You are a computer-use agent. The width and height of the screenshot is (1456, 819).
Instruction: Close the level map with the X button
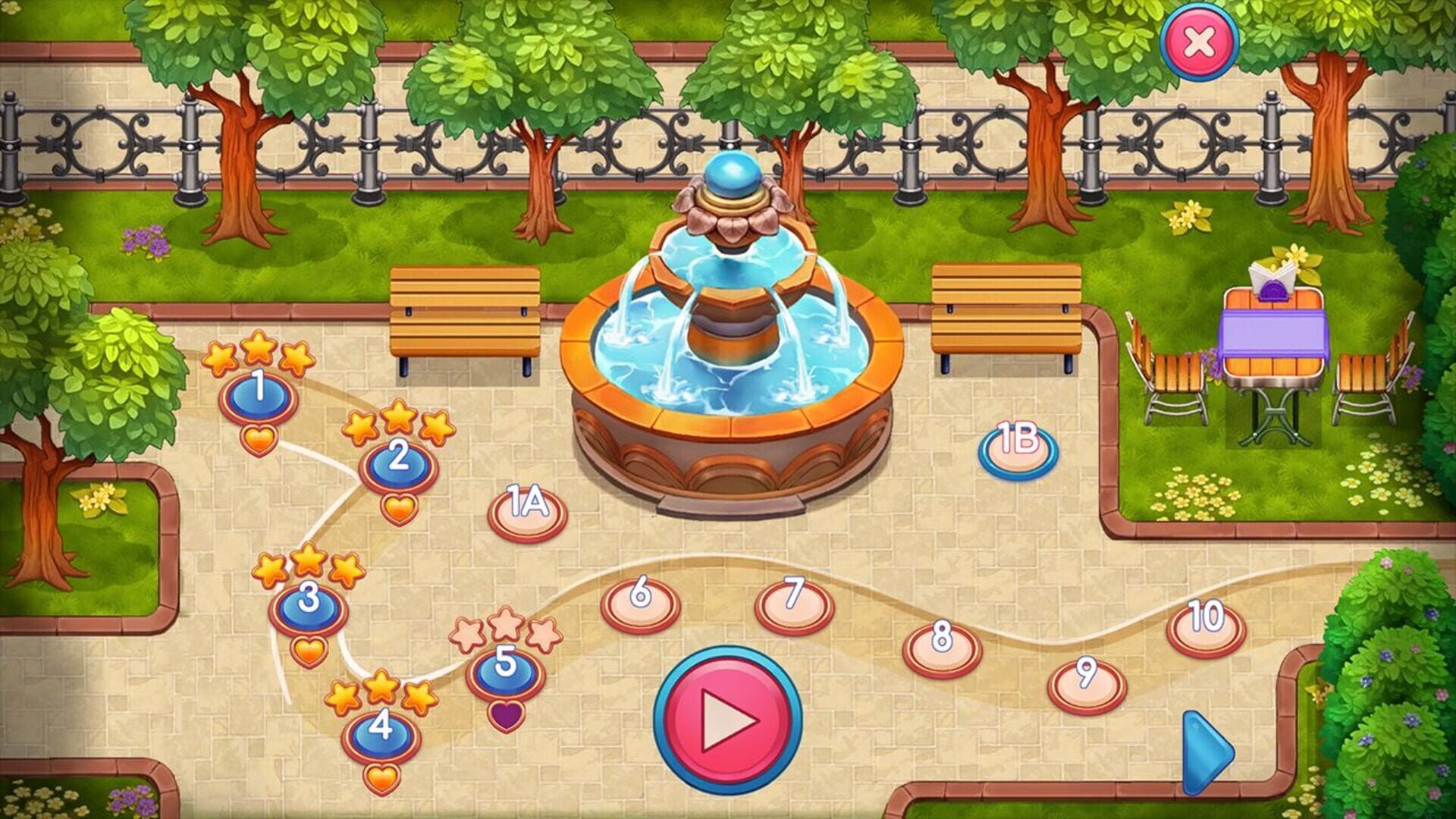(x=1200, y=43)
